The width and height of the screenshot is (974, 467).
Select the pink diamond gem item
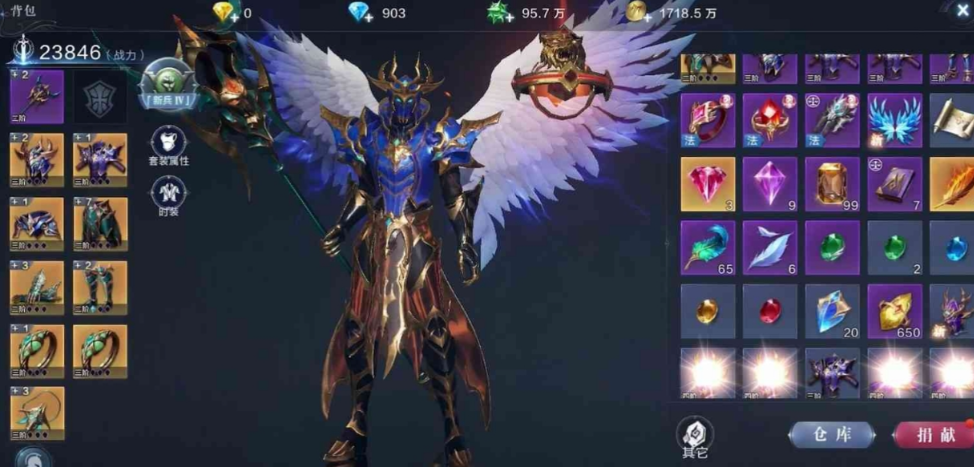click(x=708, y=184)
